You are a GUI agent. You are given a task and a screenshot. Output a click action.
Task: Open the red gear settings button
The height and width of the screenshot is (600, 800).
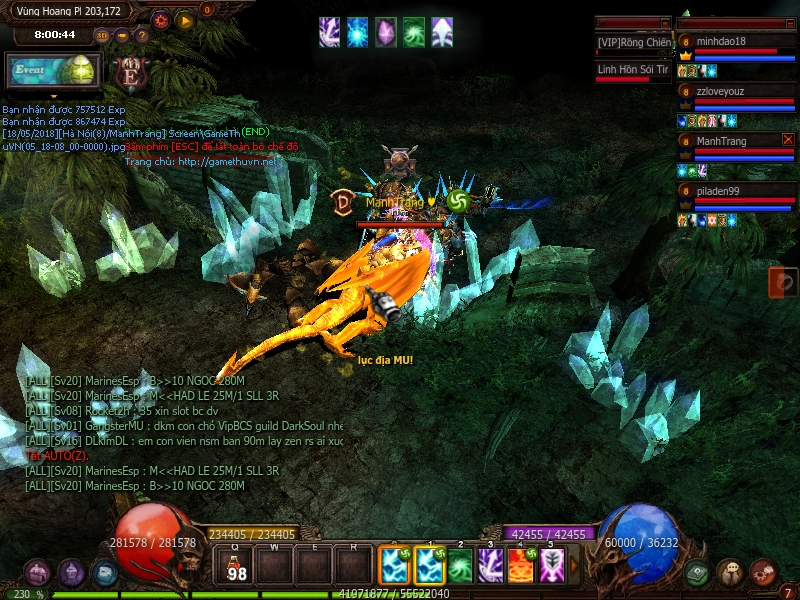[161, 20]
